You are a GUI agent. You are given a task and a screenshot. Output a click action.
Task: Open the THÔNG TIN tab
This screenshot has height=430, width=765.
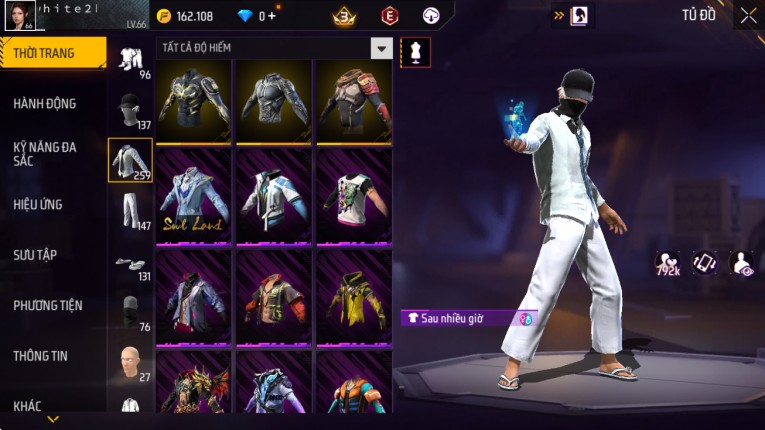tap(39, 355)
